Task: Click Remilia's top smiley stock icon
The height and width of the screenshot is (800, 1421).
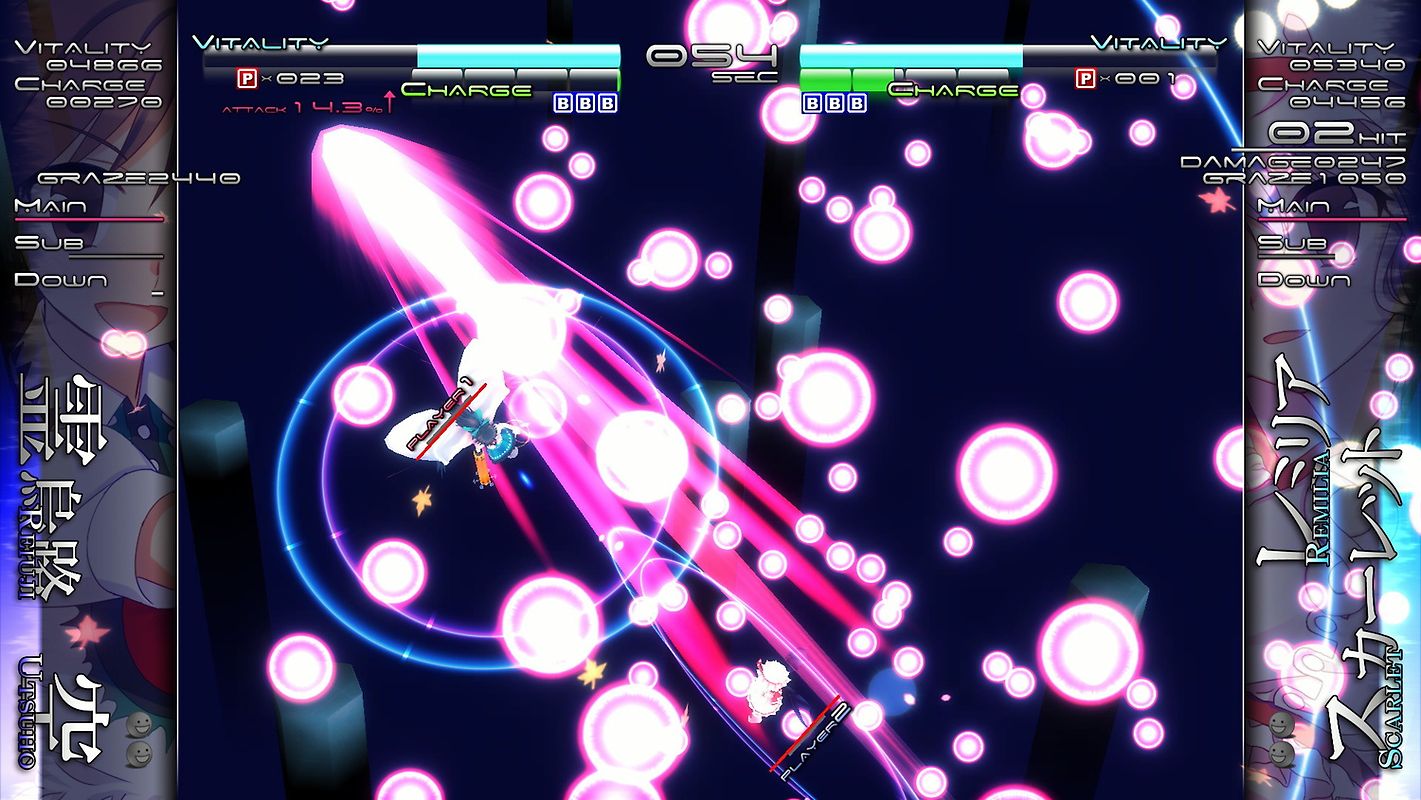Action: [x=1281, y=725]
